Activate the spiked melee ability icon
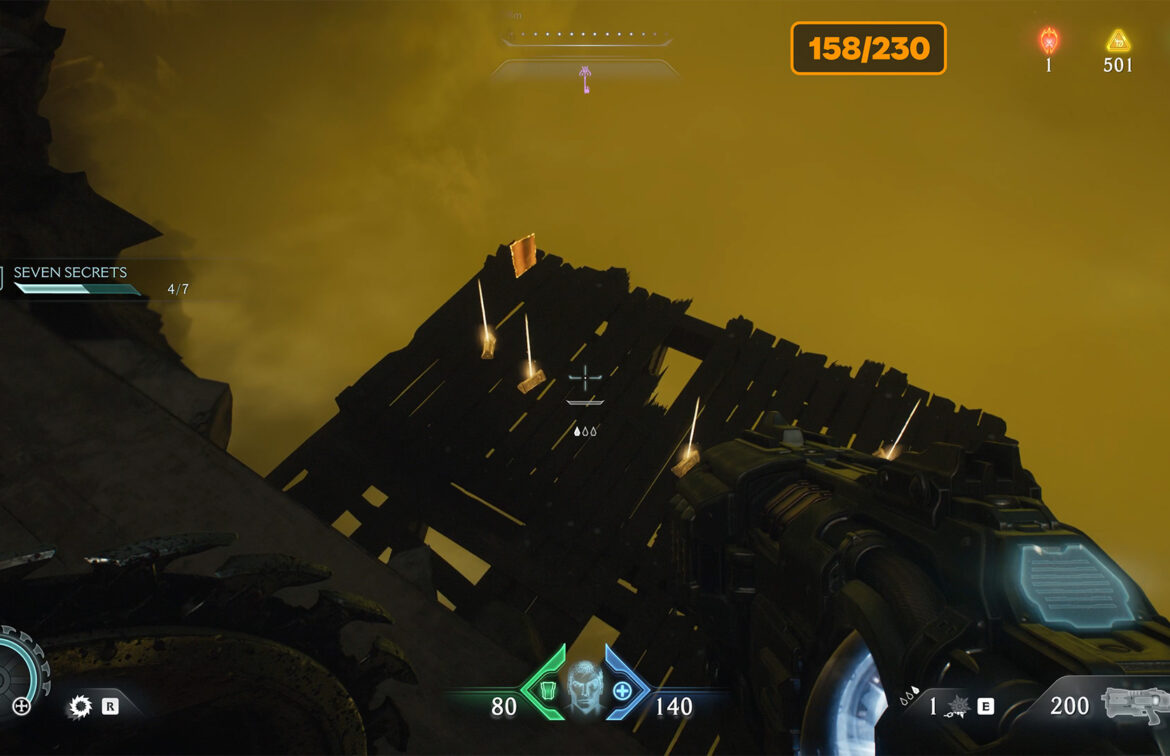This screenshot has height=756, width=1170. click(x=958, y=707)
